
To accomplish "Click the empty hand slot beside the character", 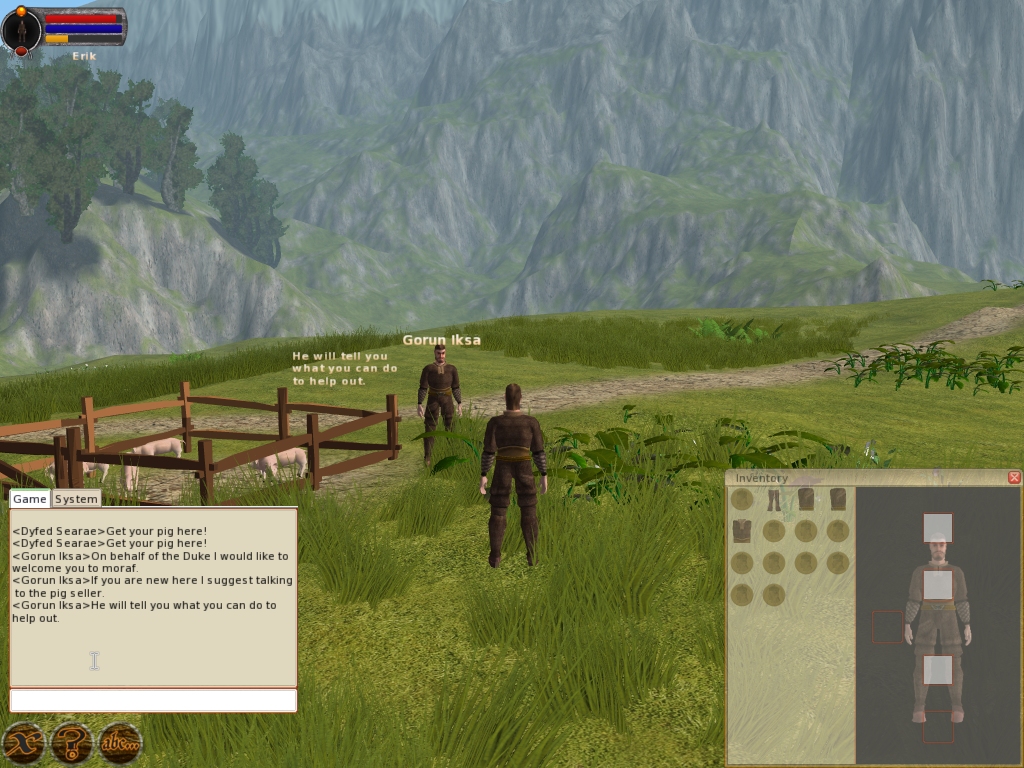I will pos(887,627).
